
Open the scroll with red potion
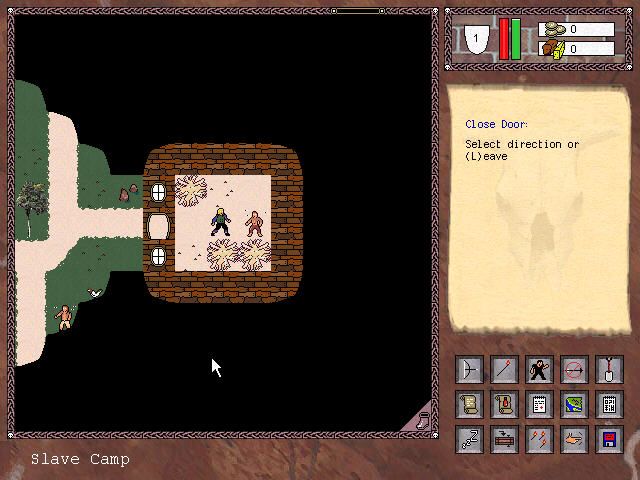[x=504, y=404]
